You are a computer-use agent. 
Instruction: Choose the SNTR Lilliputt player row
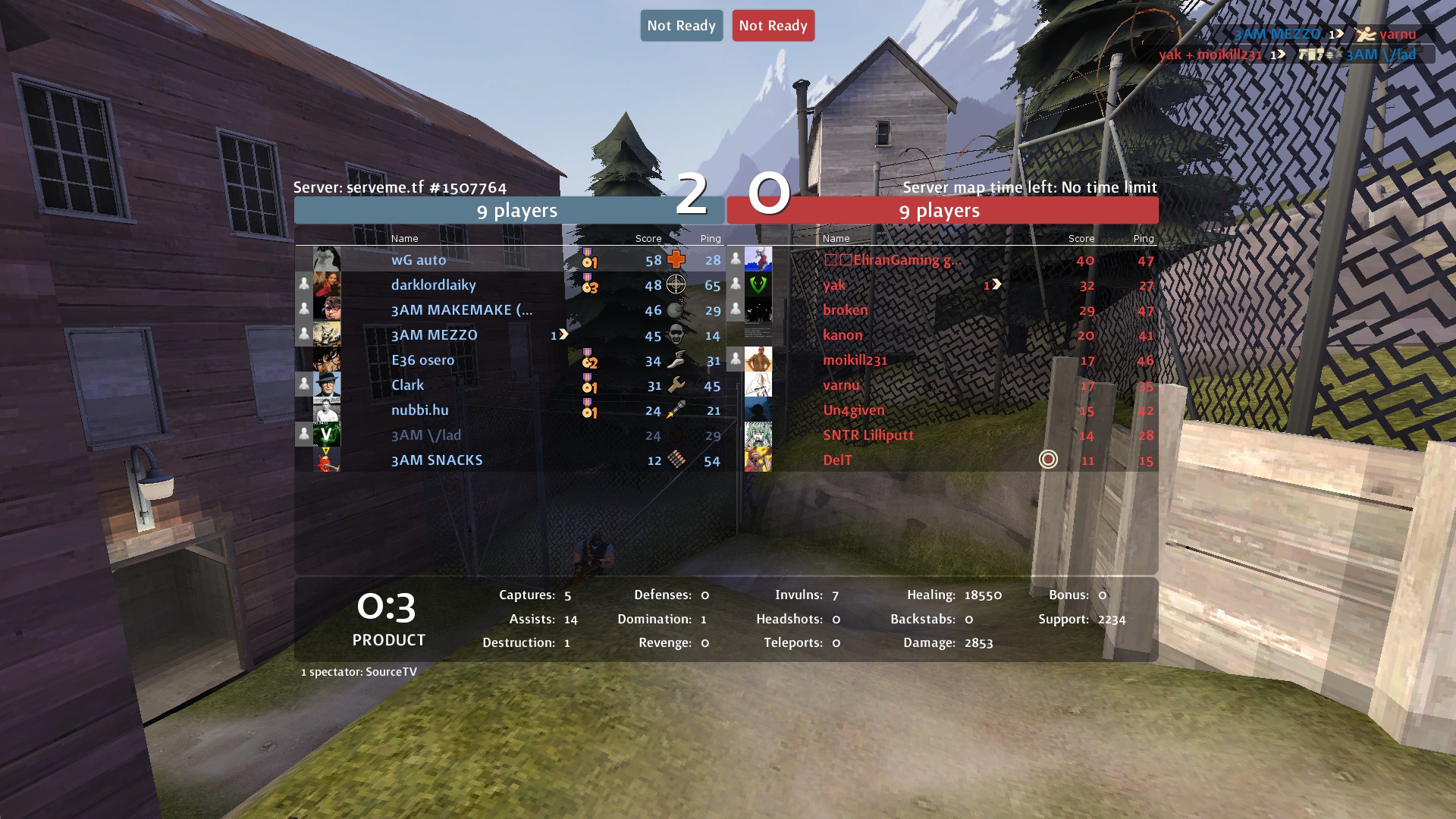coord(868,435)
